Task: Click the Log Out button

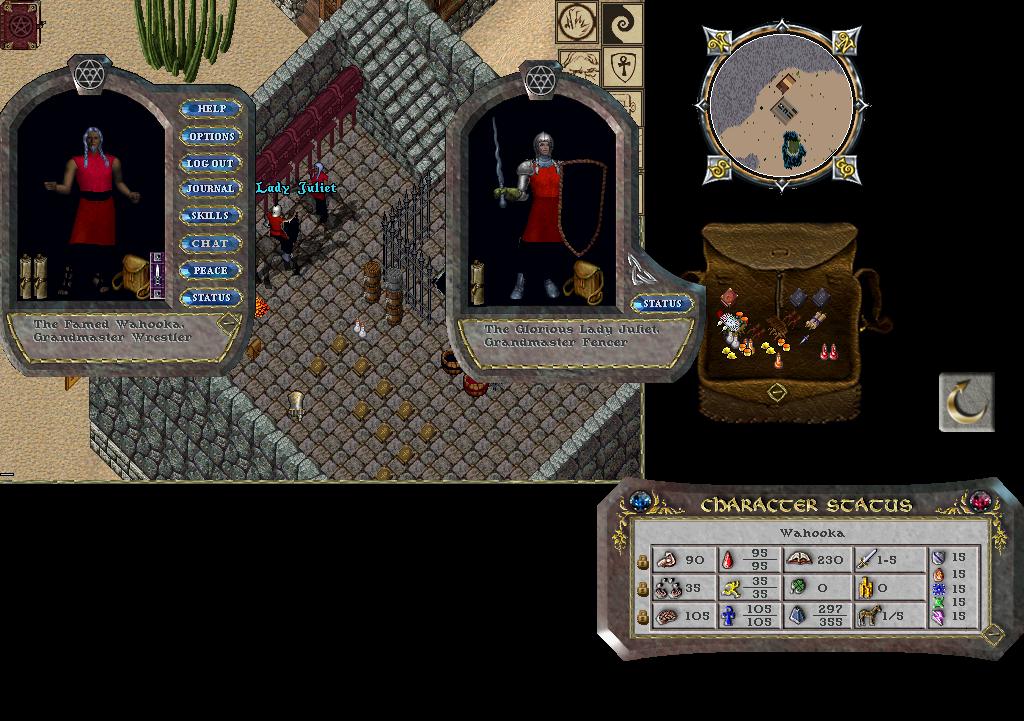Action: [x=211, y=163]
